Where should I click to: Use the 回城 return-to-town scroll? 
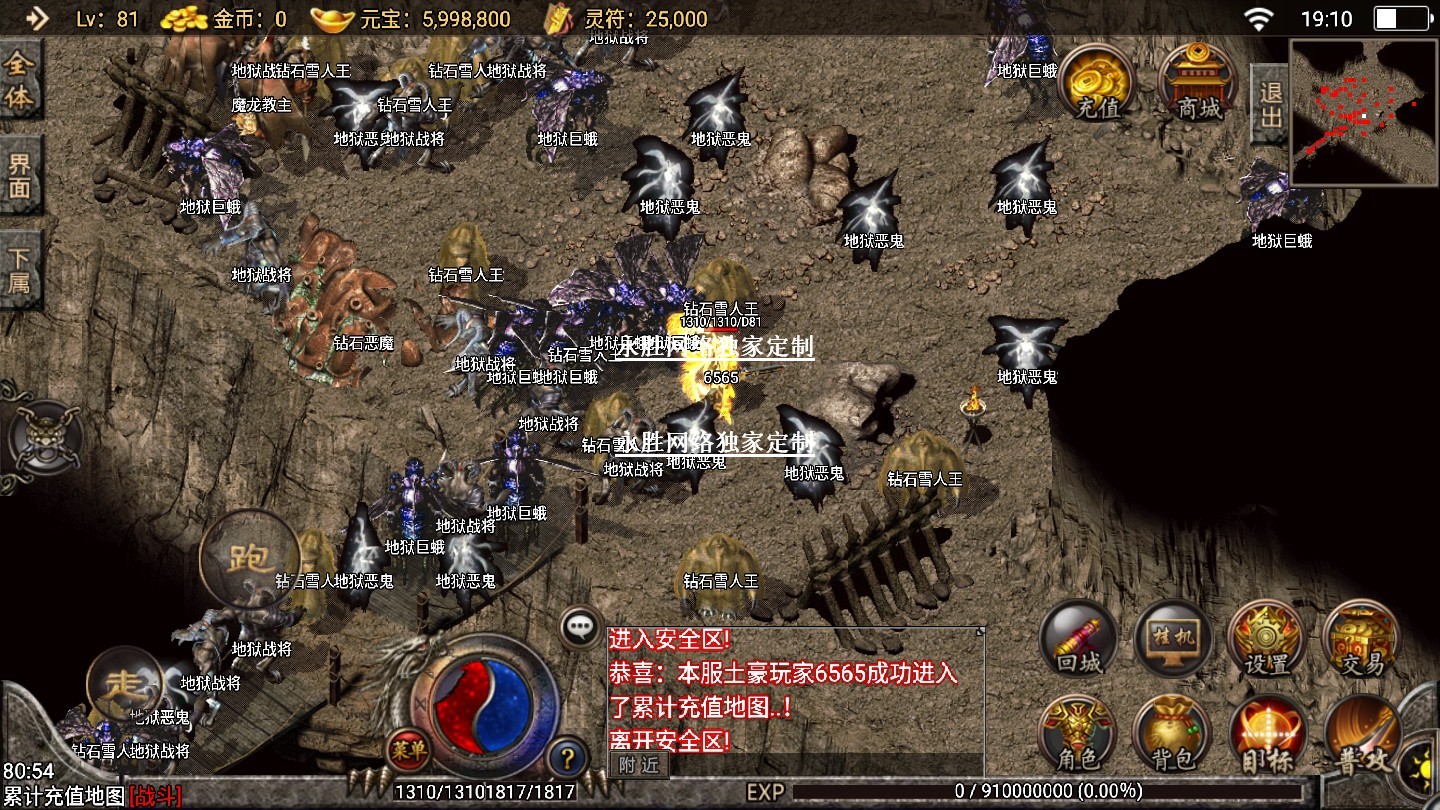[1078, 638]
